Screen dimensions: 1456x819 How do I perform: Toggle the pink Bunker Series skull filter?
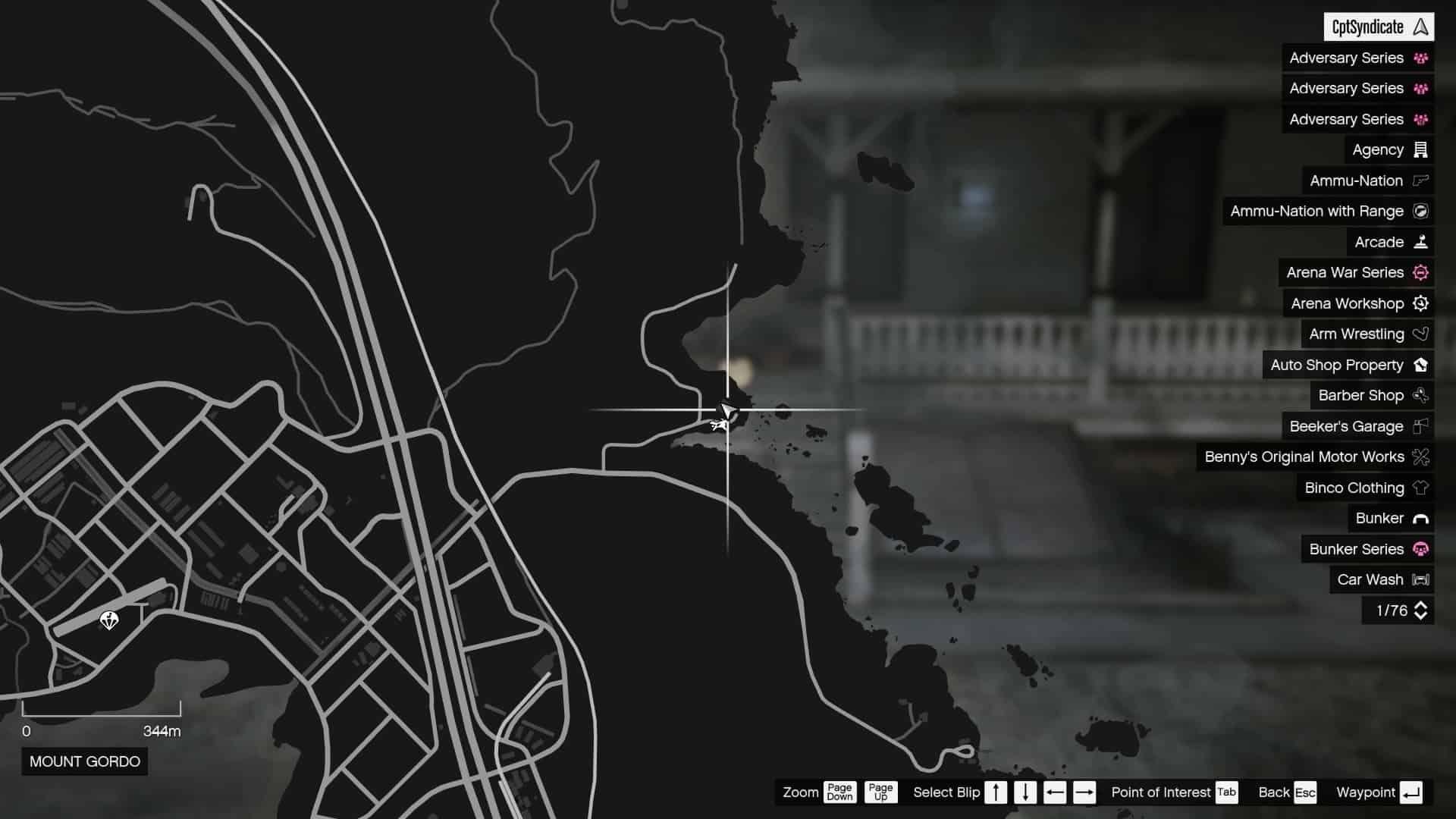(x=1420, y=549)
